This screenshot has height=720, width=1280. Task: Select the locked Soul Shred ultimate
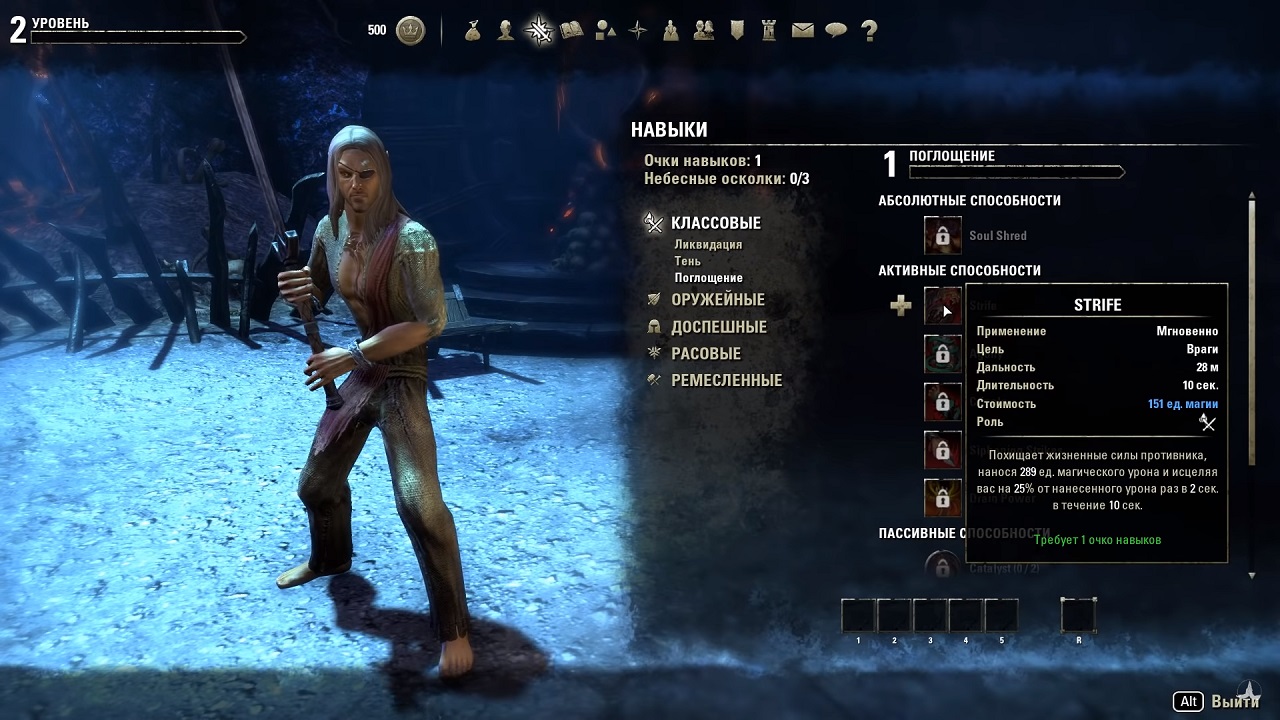[943, 236]
